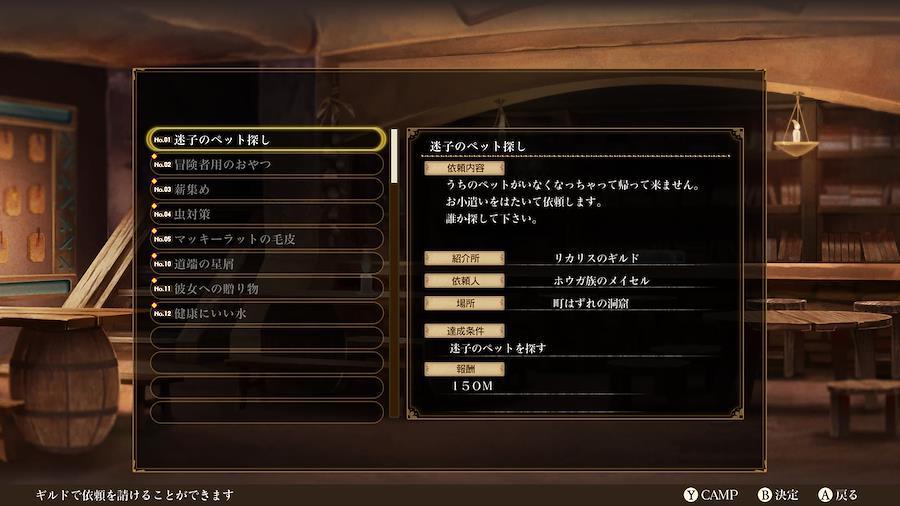Select the 彼女への贈り物 request
Image resolution: width=900 pixels, height=506 pixels.
(x=266, y=289)
